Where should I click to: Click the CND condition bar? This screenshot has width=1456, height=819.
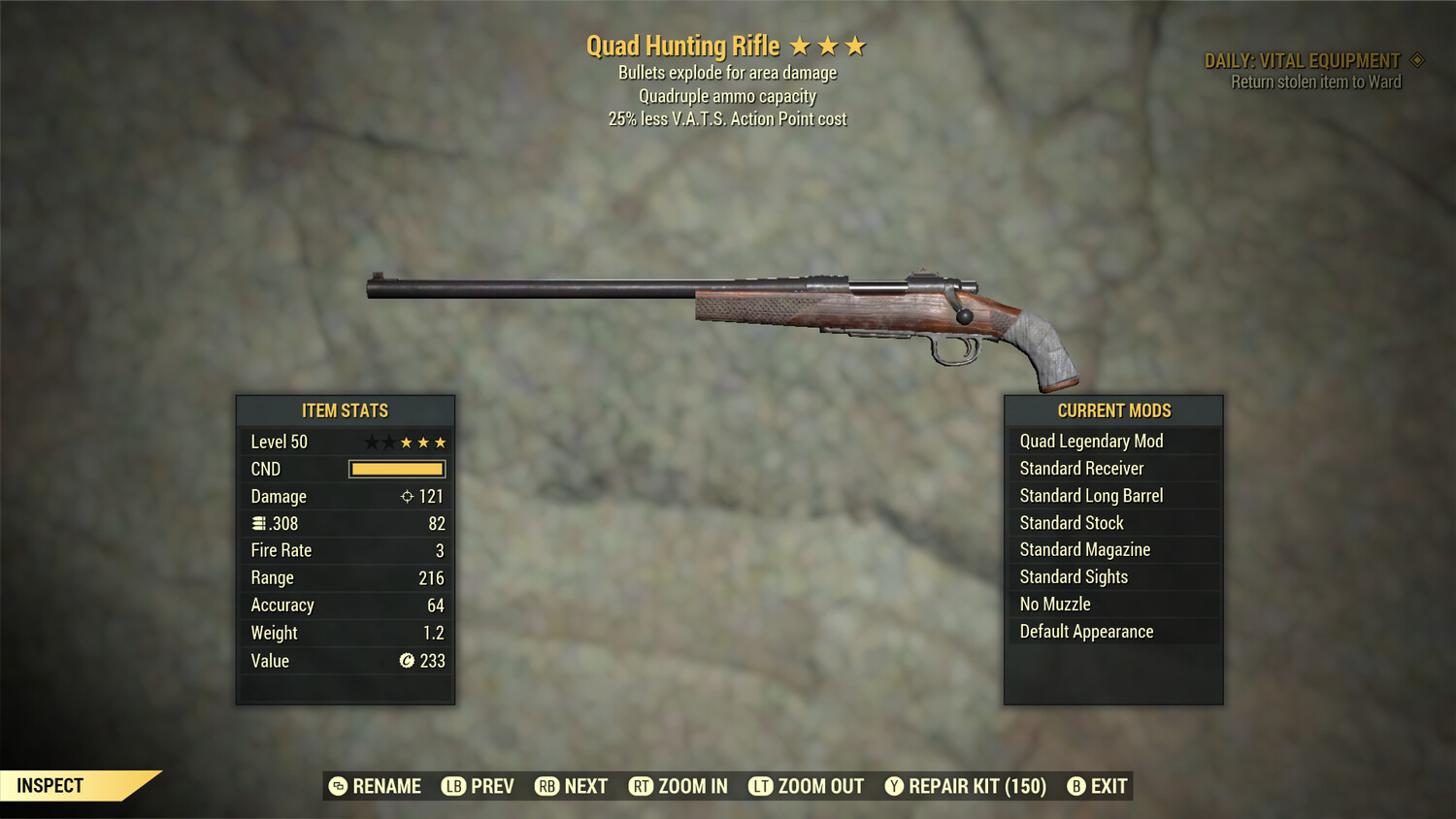[396, 469]
